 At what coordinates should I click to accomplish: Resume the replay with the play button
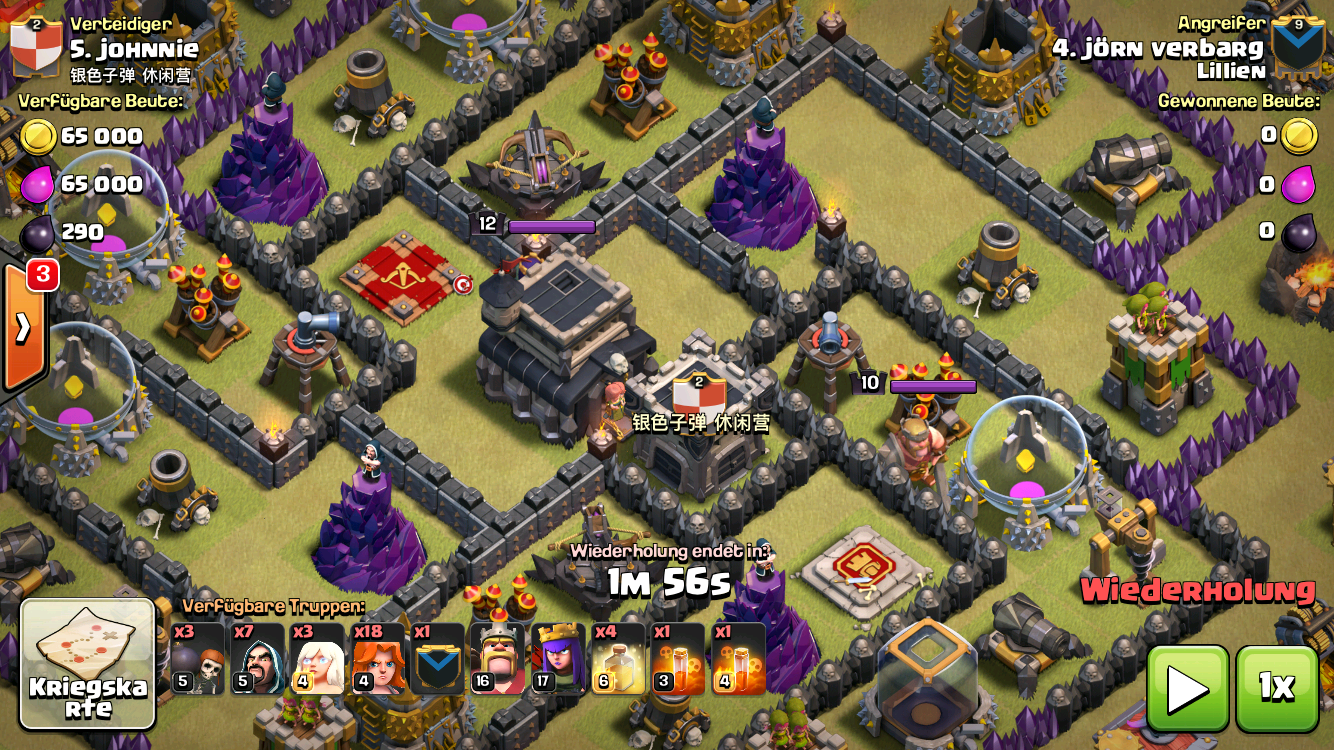tap(1188, 687)
